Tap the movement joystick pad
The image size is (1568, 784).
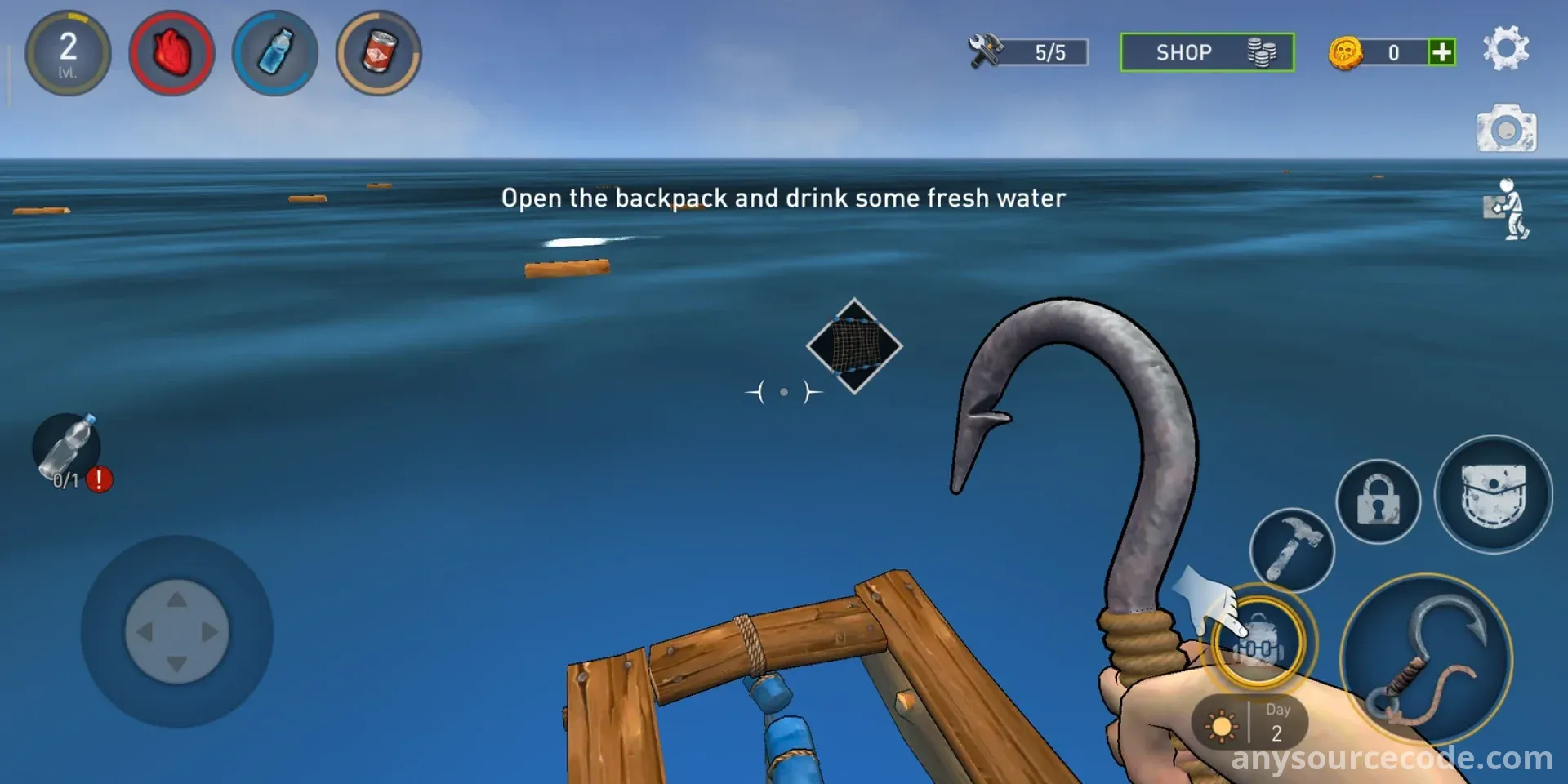pos(176,631)
